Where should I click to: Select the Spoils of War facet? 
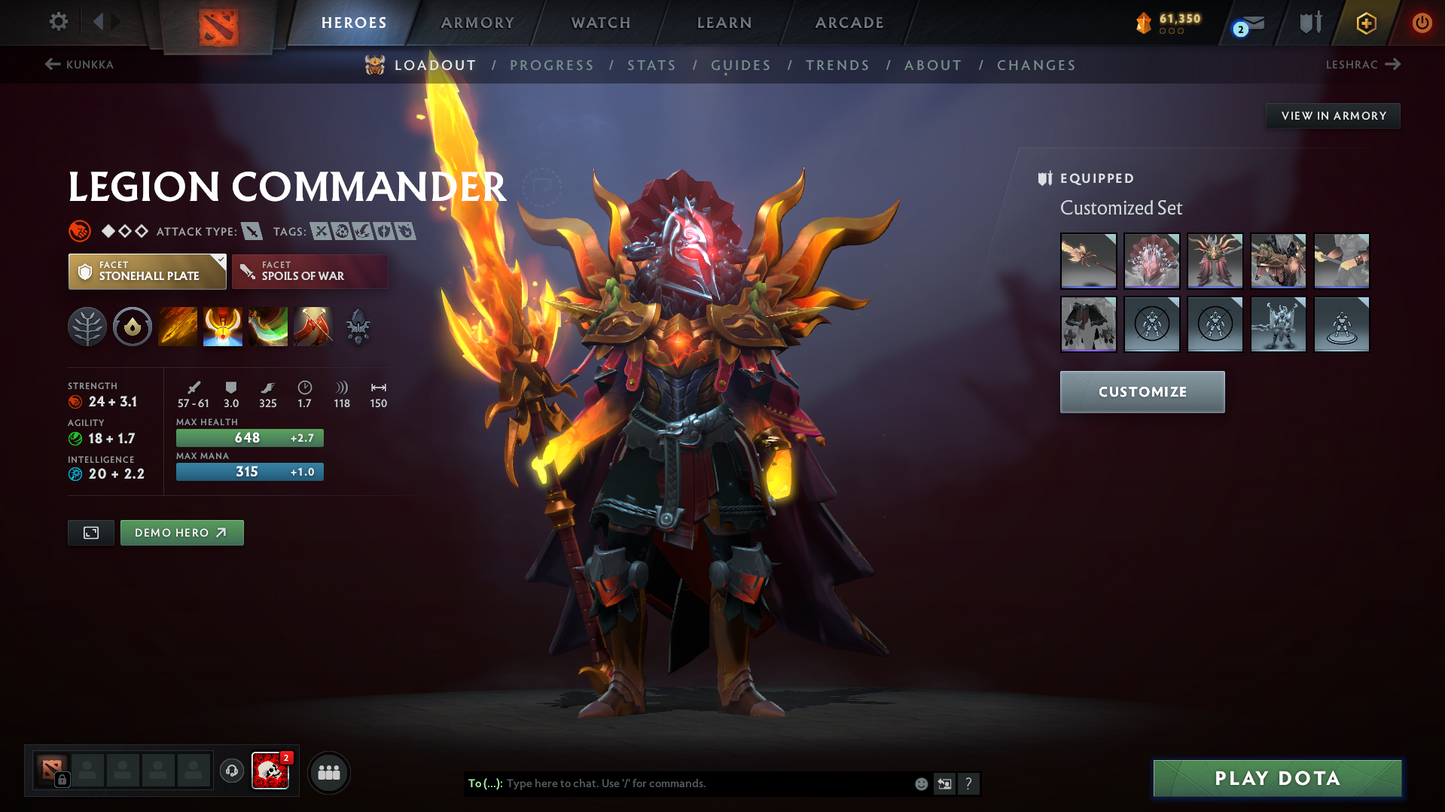pos(309,272)
